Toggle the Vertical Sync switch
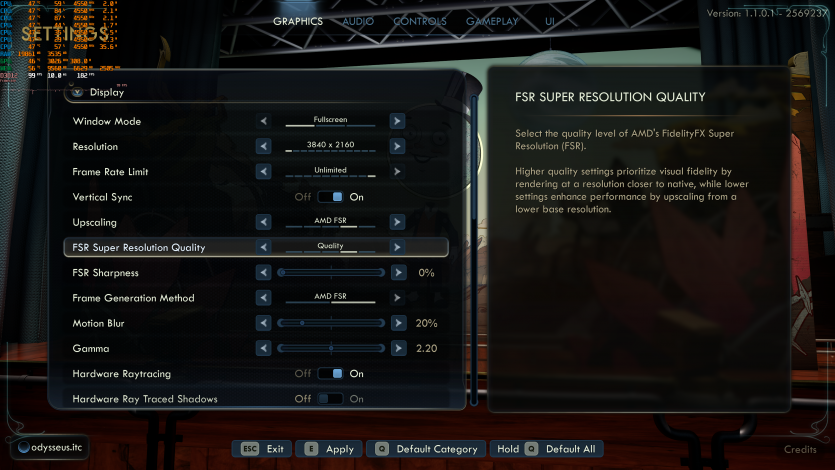 tap(330, 197)
